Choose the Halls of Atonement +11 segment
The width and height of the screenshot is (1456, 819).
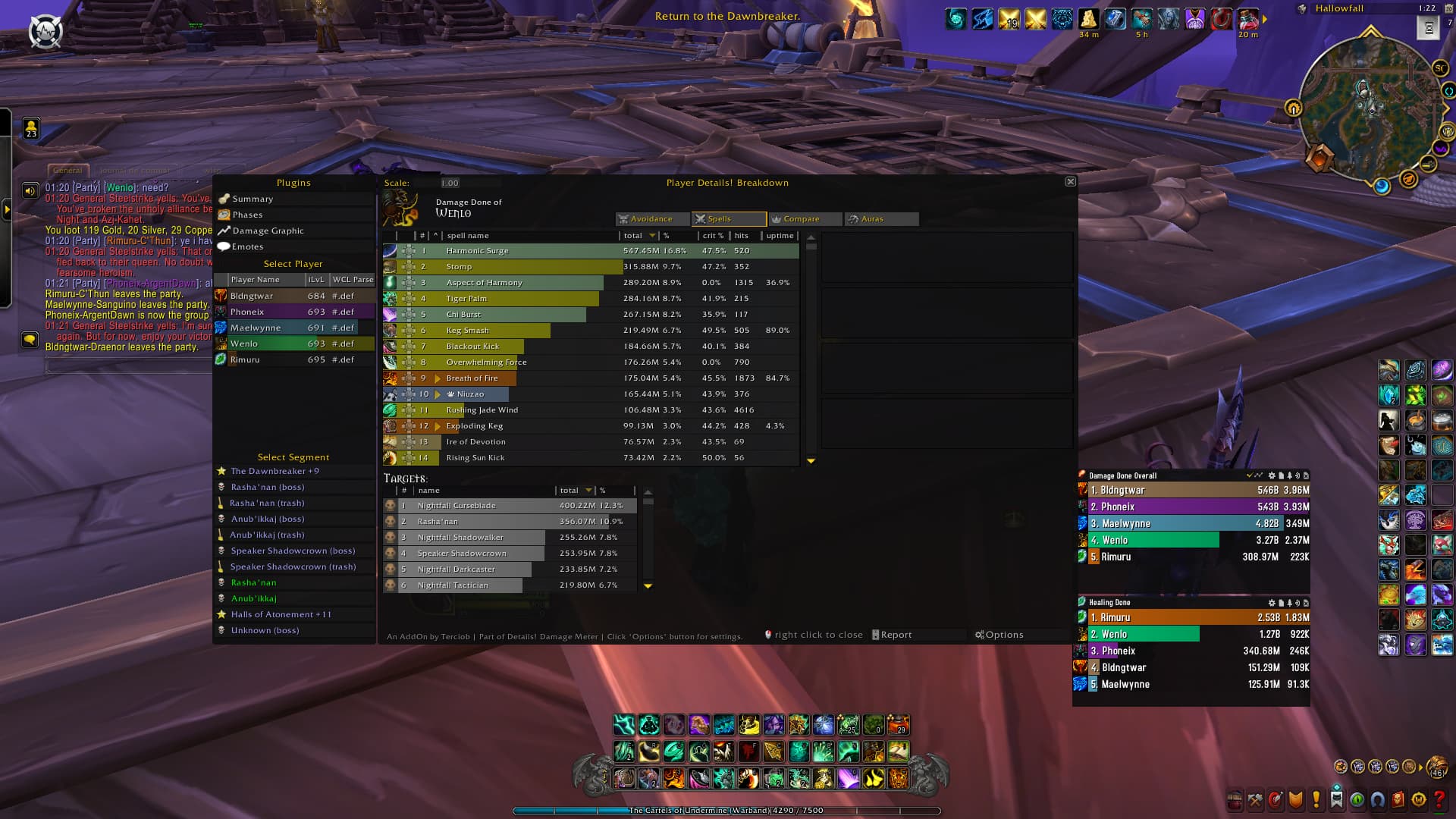(281, 614)
